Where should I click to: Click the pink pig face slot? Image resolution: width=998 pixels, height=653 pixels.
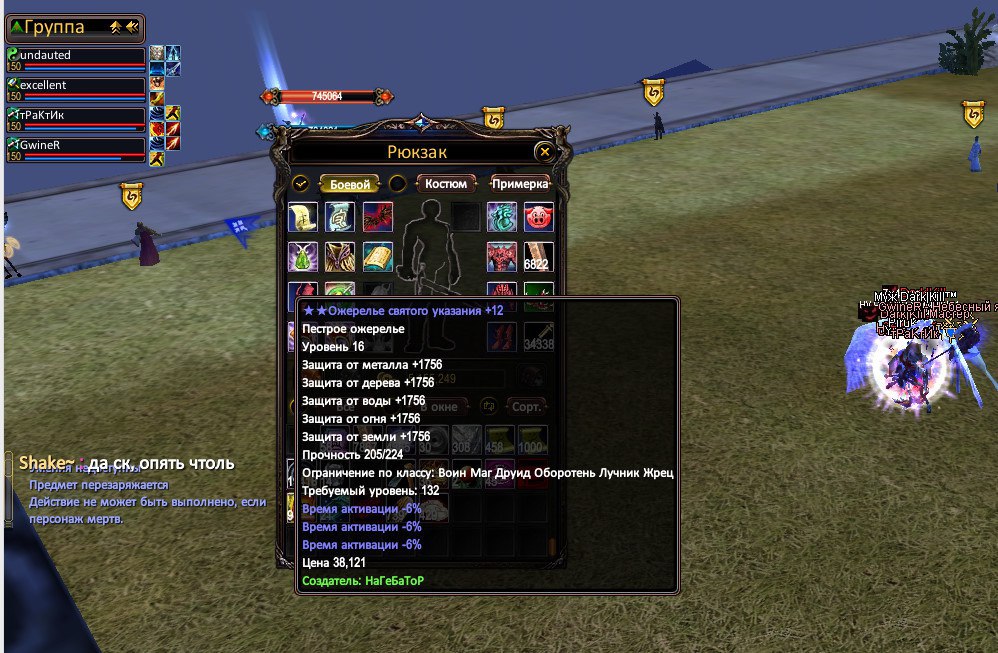coord(539,217)
